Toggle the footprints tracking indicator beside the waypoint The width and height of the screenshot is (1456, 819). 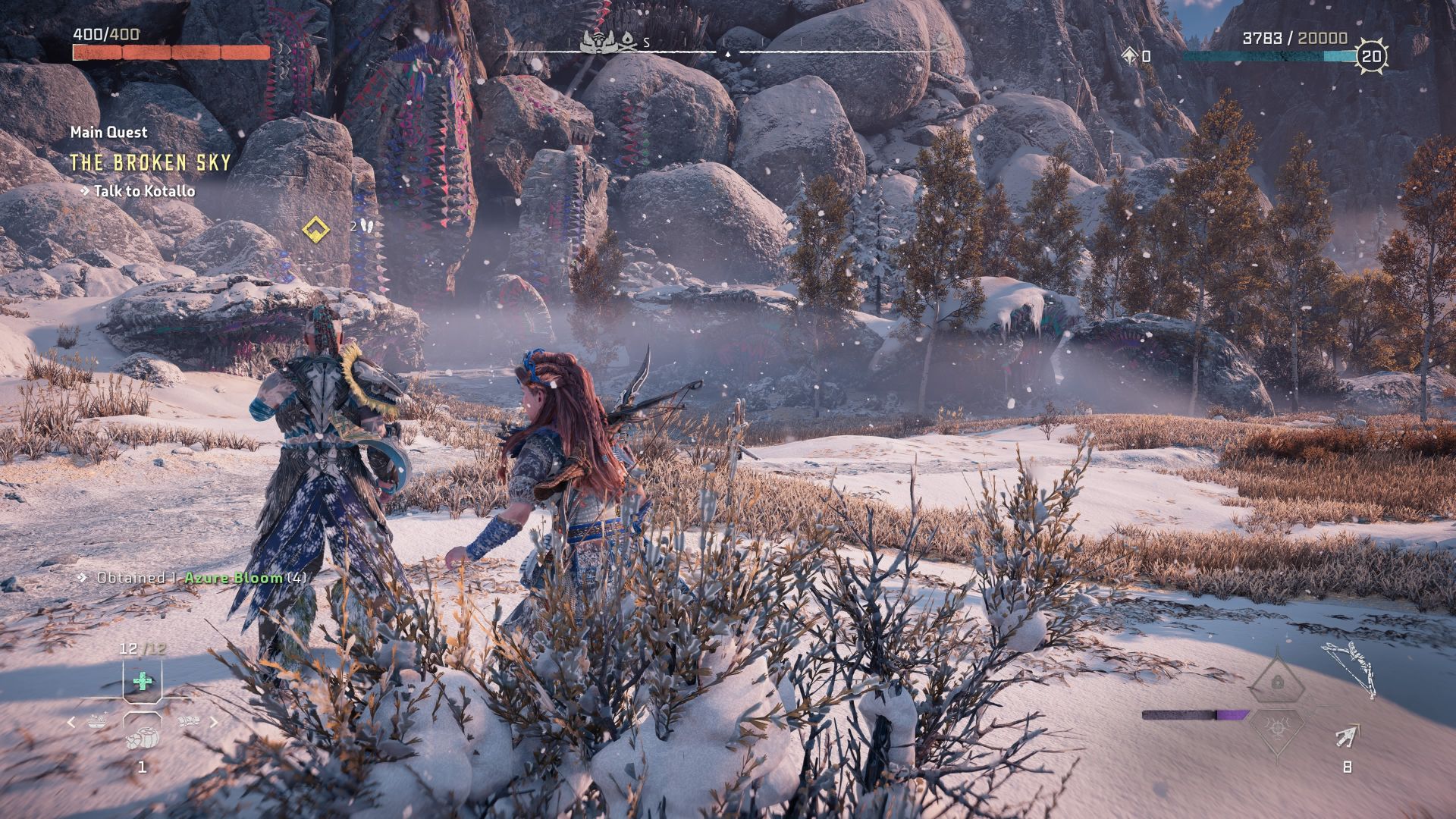(x=366, y=226)
